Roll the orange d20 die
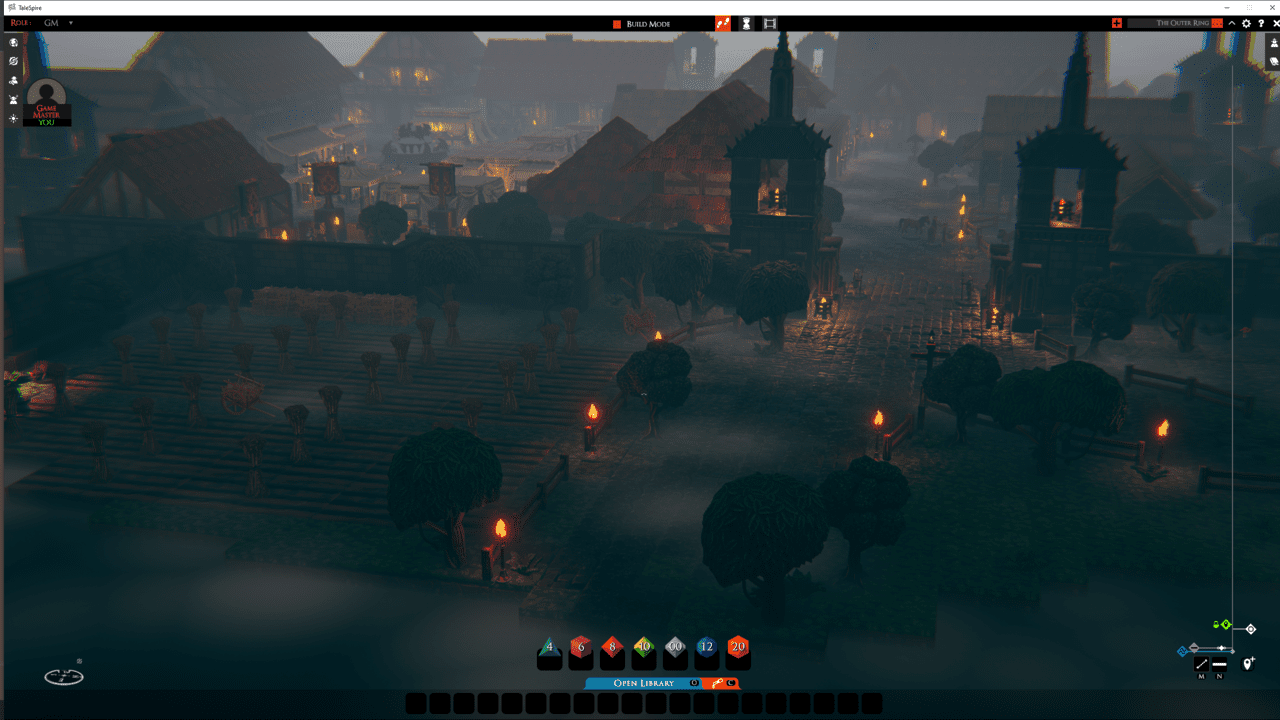The width and height of the screenshot is (1280, 720). coord(738,650)
